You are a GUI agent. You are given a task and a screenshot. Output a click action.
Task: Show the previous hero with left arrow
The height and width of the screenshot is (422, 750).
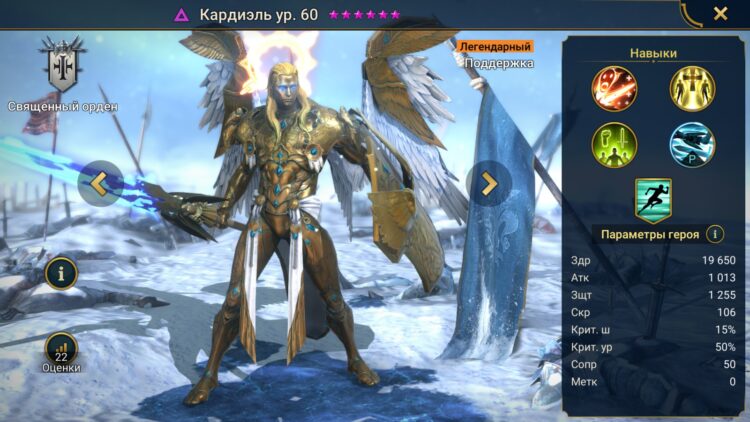(100, 183)
